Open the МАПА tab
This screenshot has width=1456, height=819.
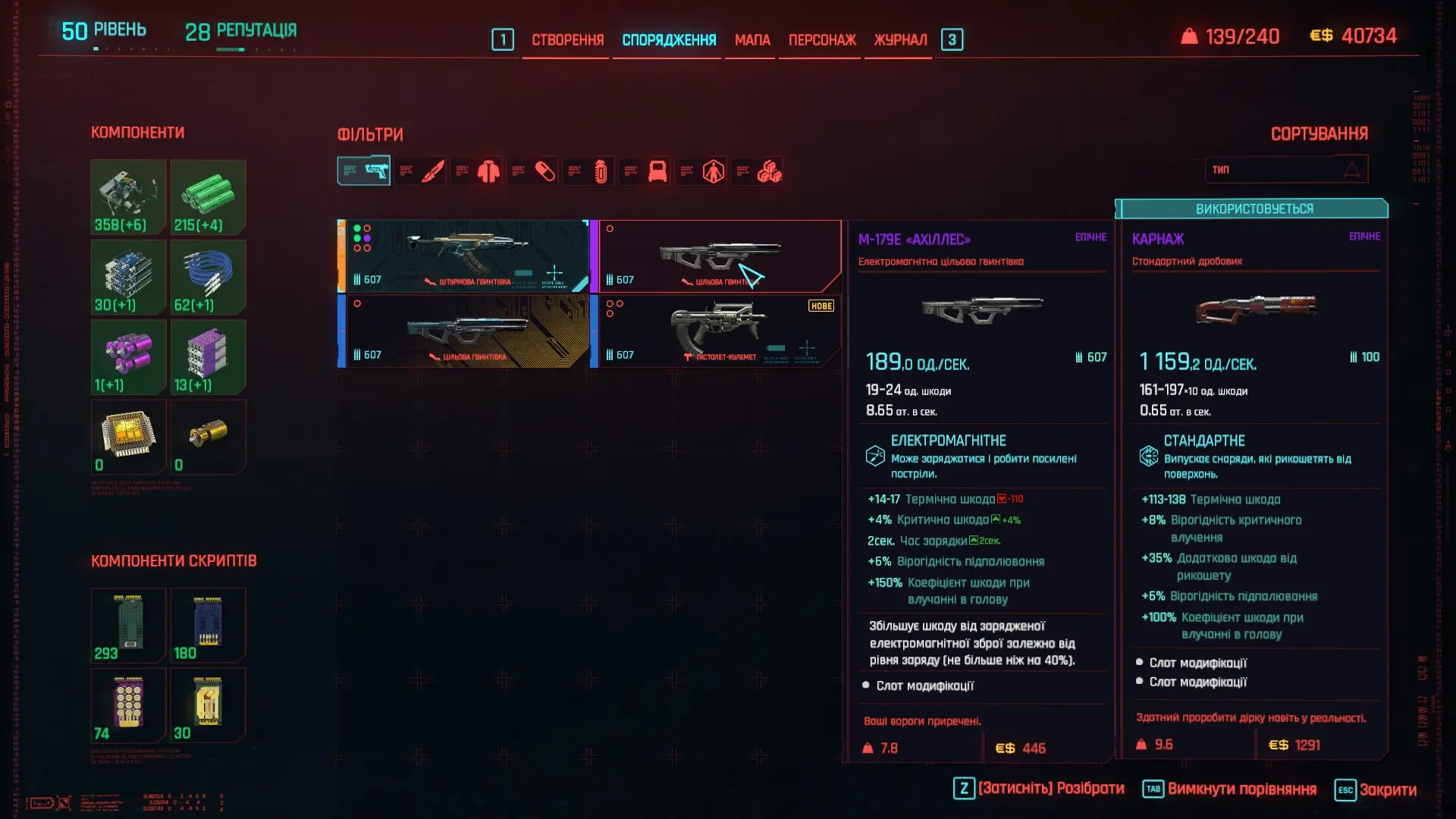(x=752, y=40)
